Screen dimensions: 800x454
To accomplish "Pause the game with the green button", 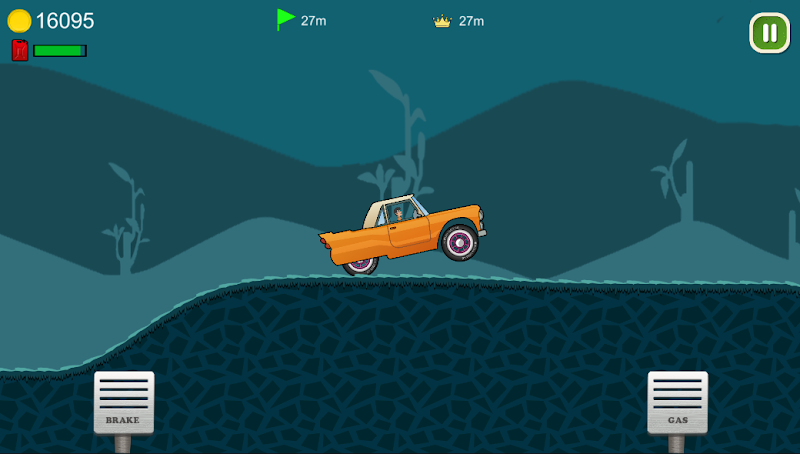I will (x=769, y=32).
